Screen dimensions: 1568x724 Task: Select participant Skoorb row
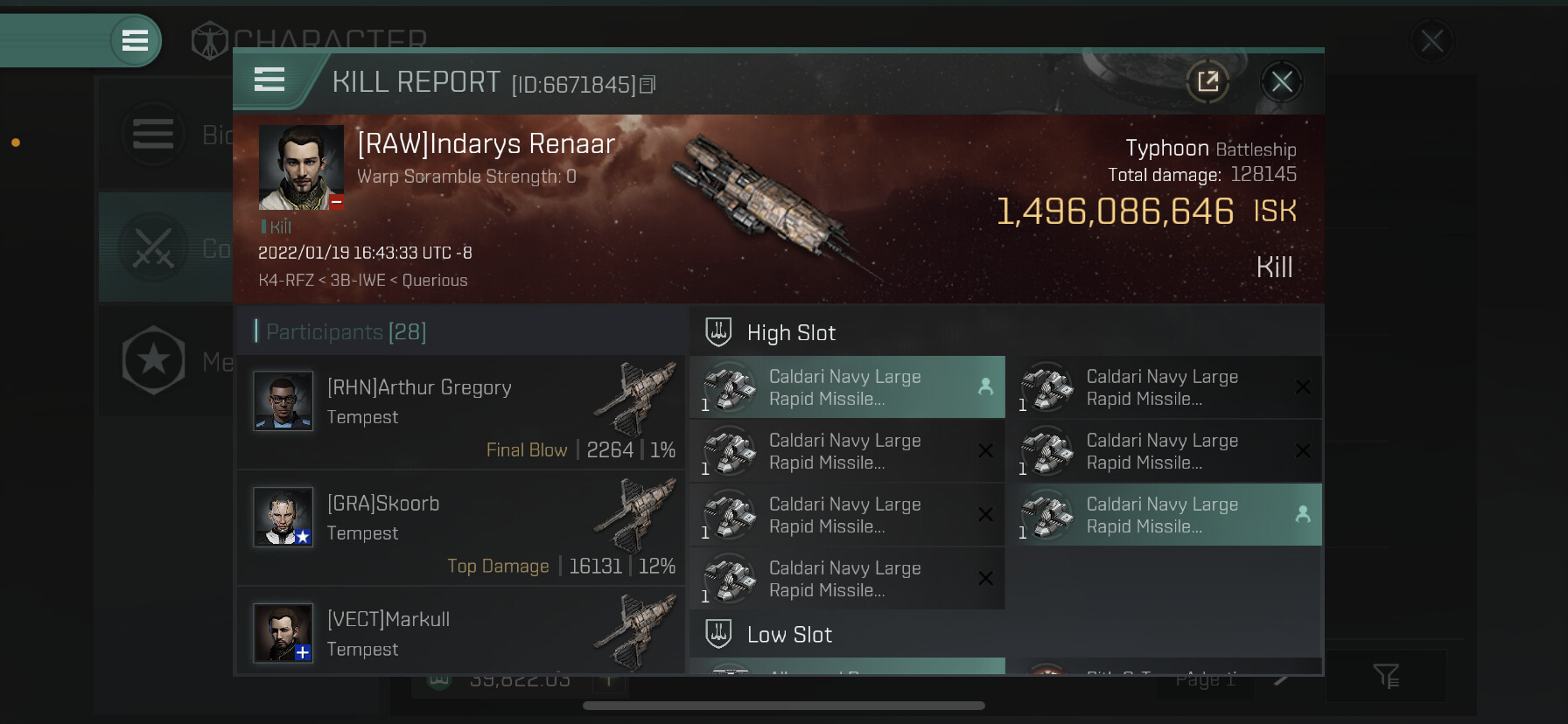(x=461, y=528)
